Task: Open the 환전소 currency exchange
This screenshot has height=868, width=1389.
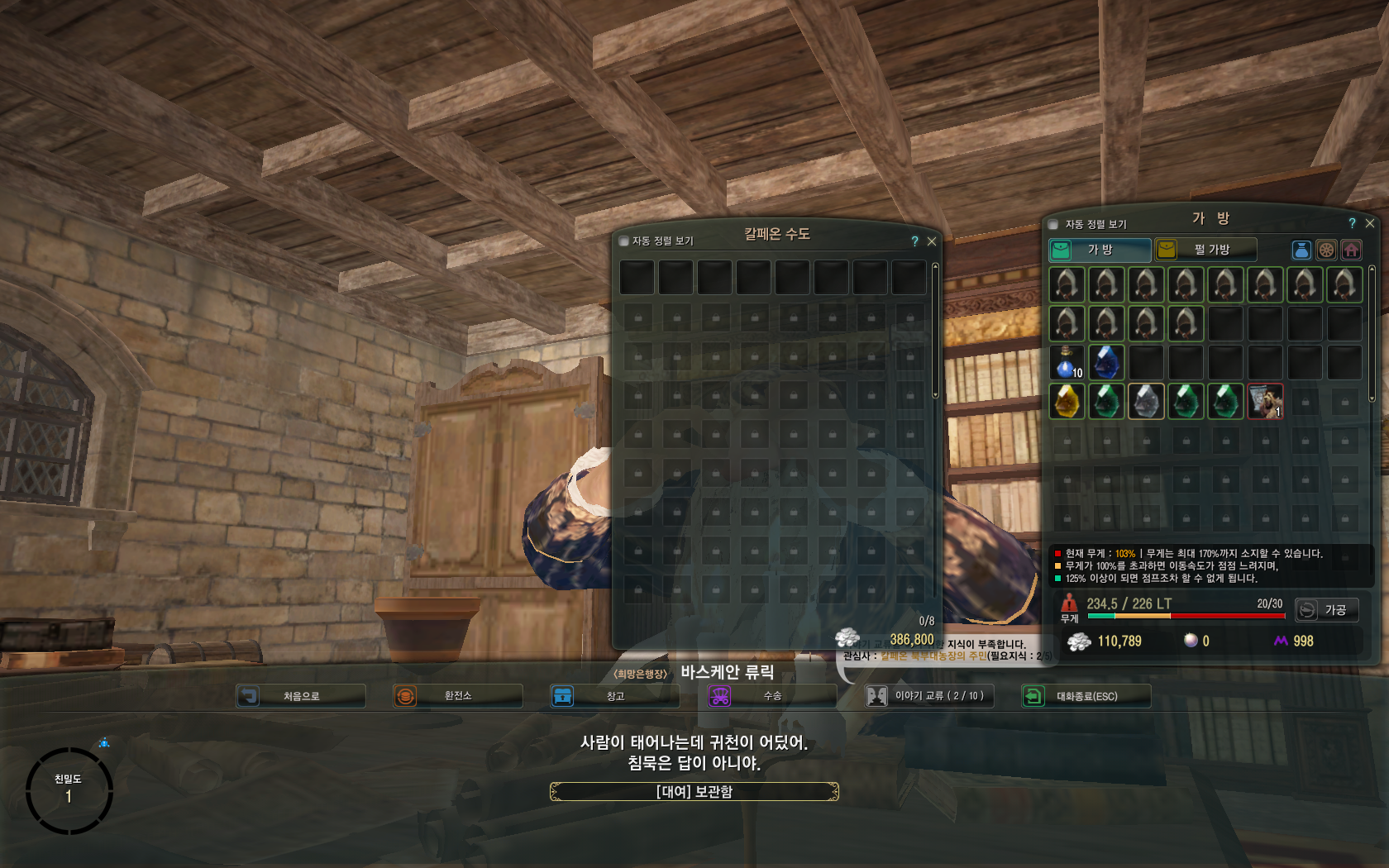Action: pos(457,696)
